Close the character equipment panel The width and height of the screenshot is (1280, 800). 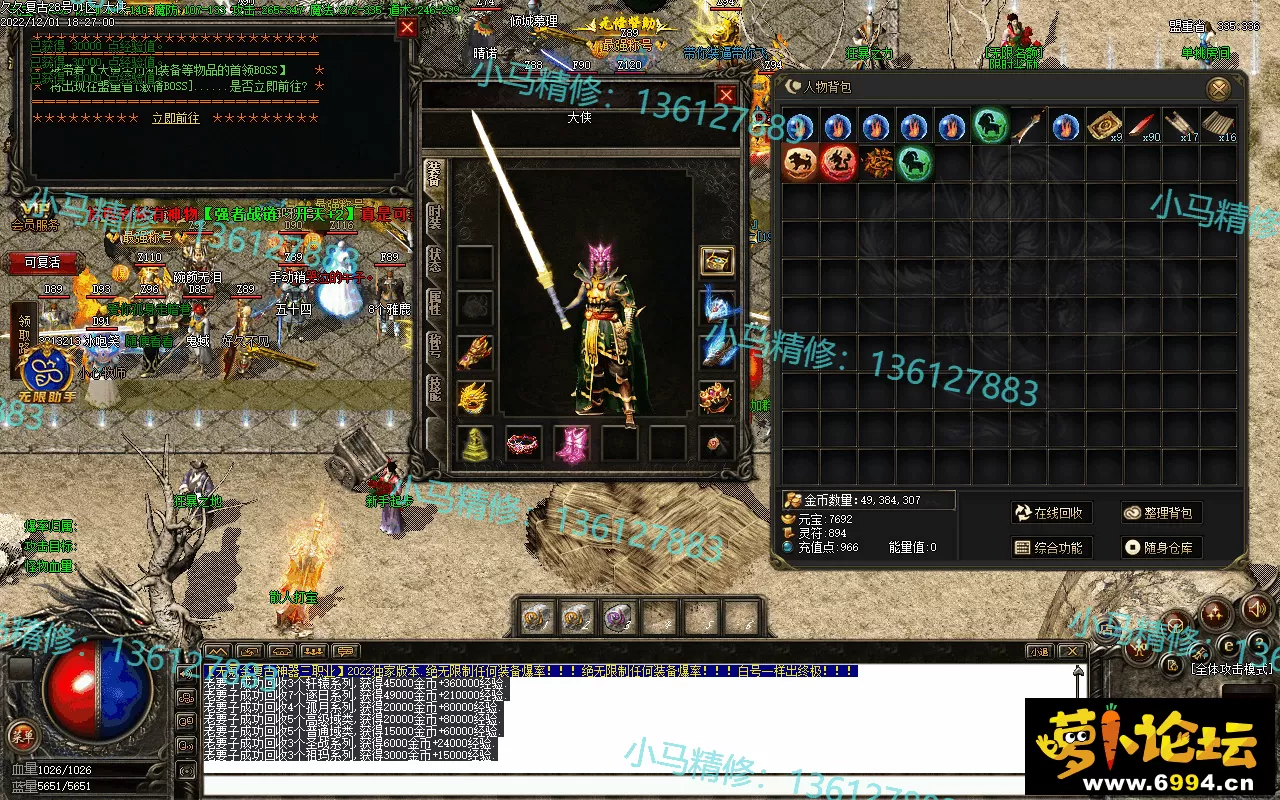pyautogui.click(x=726, y=96)
